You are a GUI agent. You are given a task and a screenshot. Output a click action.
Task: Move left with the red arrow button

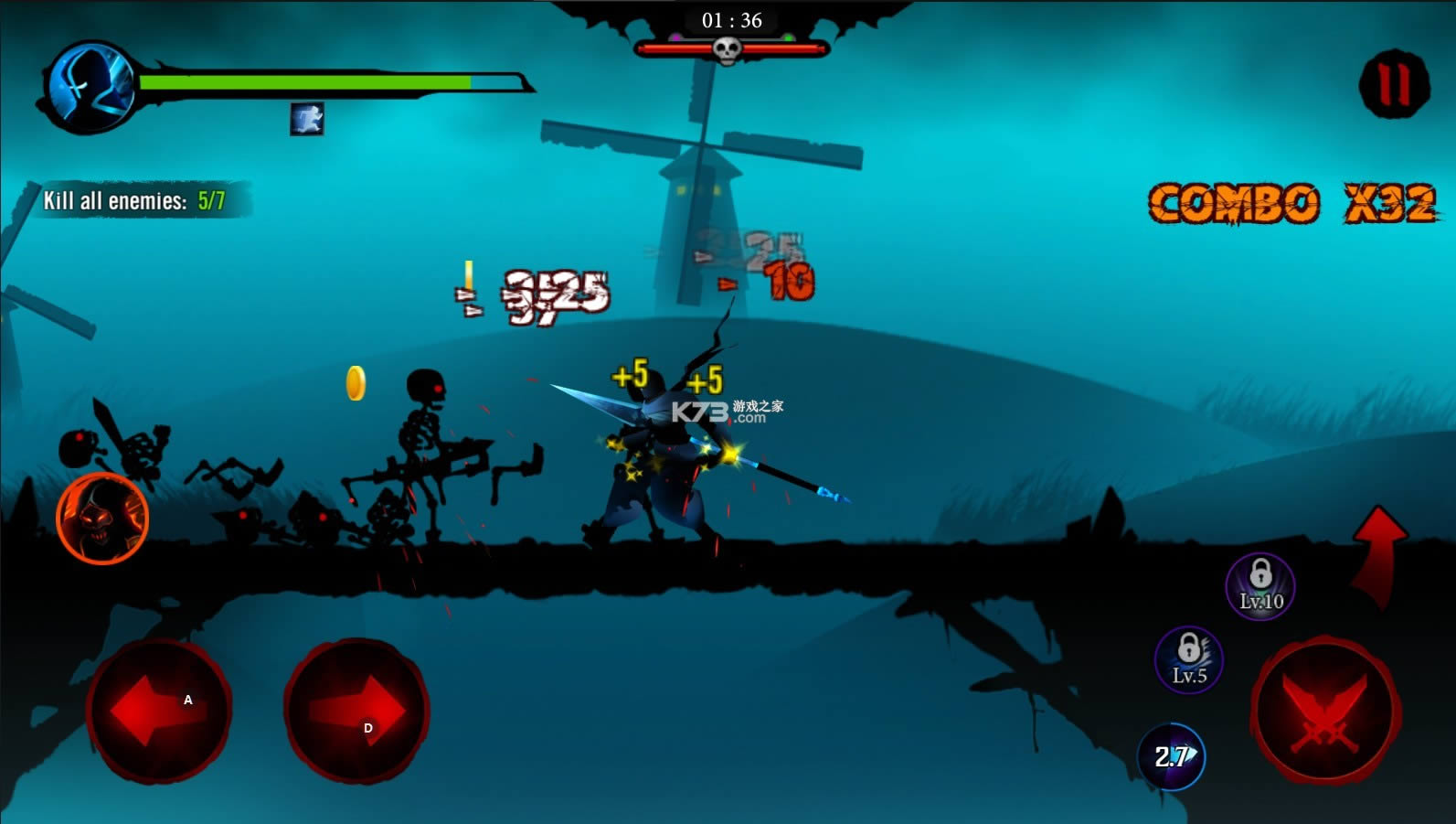(x=159, y=710)
